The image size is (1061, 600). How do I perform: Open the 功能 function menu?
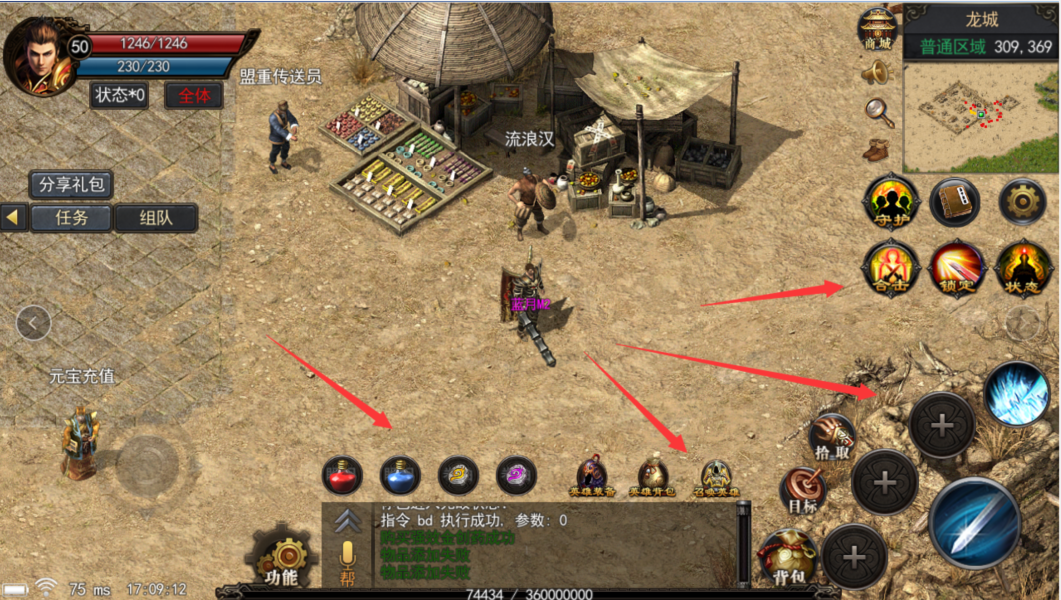282,560
